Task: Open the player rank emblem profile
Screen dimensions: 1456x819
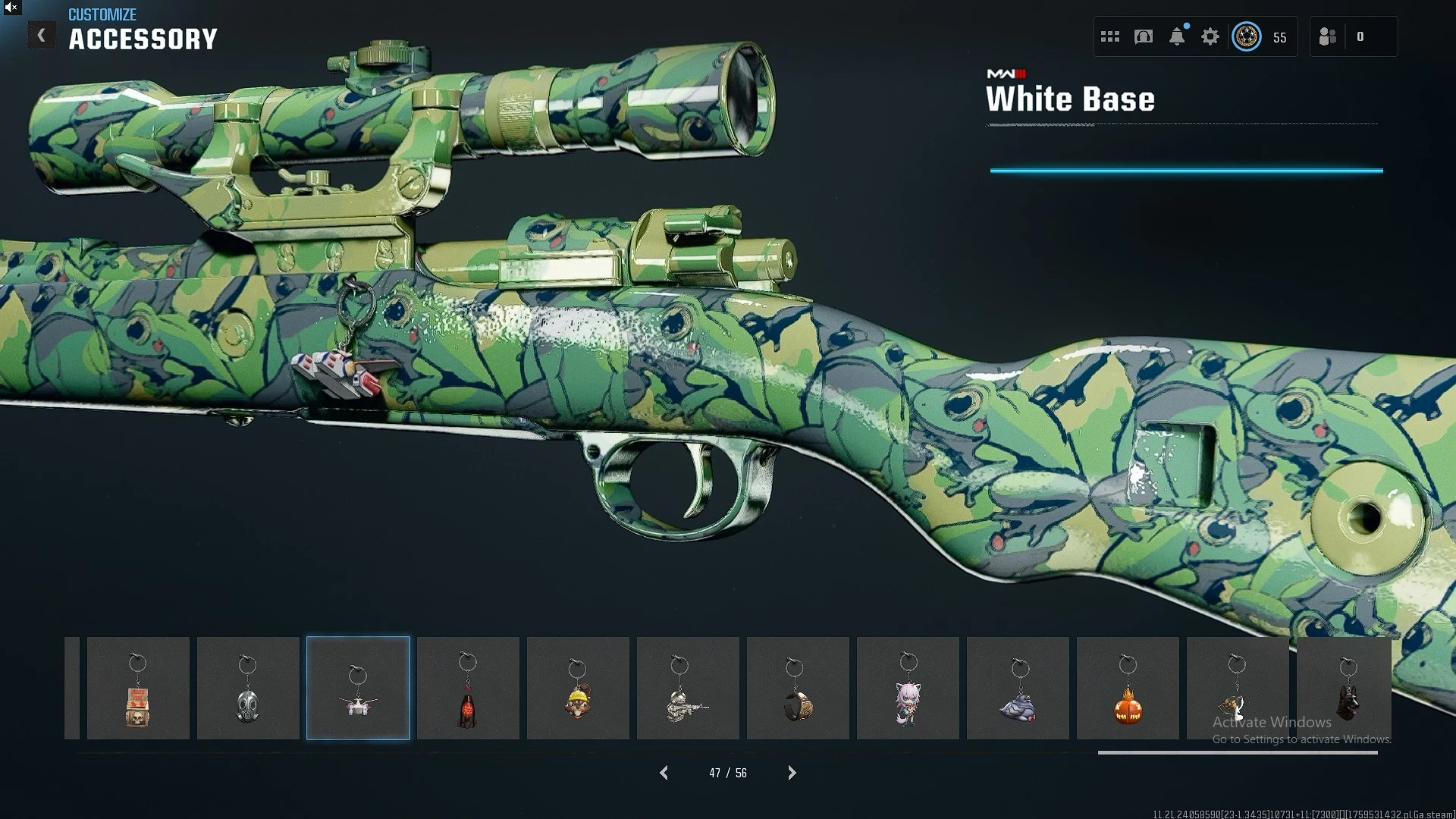Action: coord(1247,36)
